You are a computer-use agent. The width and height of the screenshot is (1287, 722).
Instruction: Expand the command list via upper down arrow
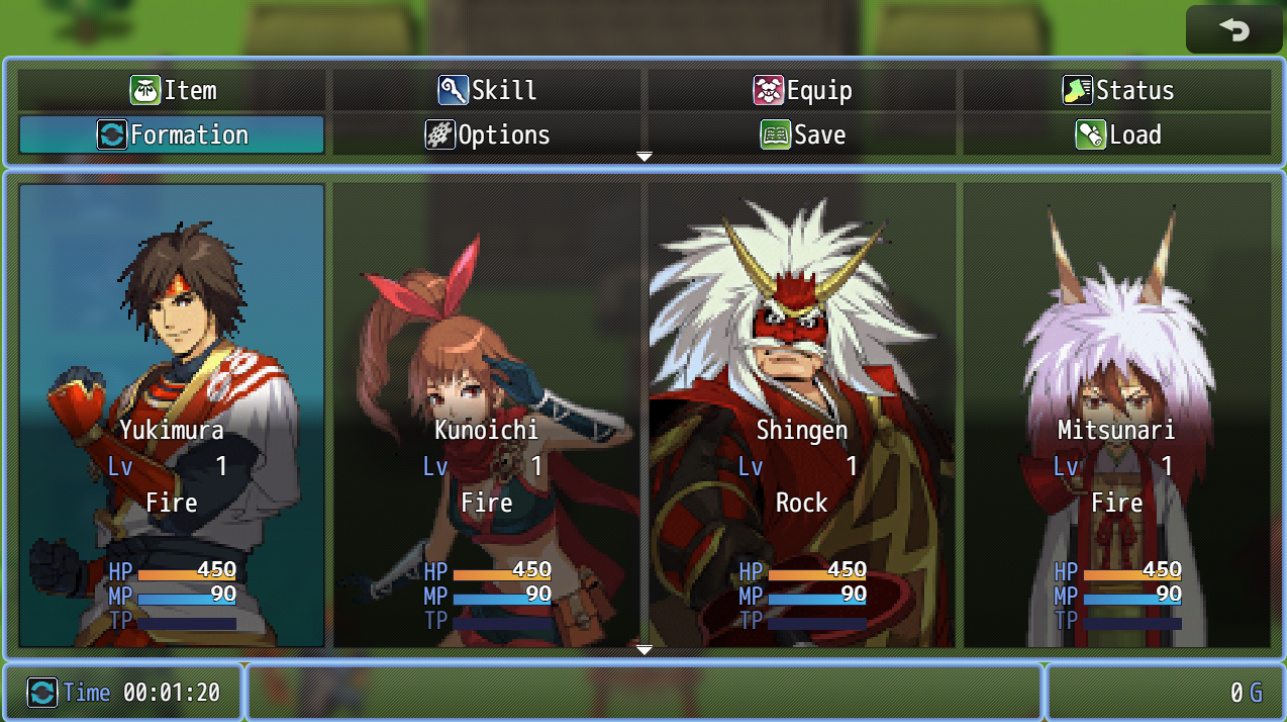point(644,157)
